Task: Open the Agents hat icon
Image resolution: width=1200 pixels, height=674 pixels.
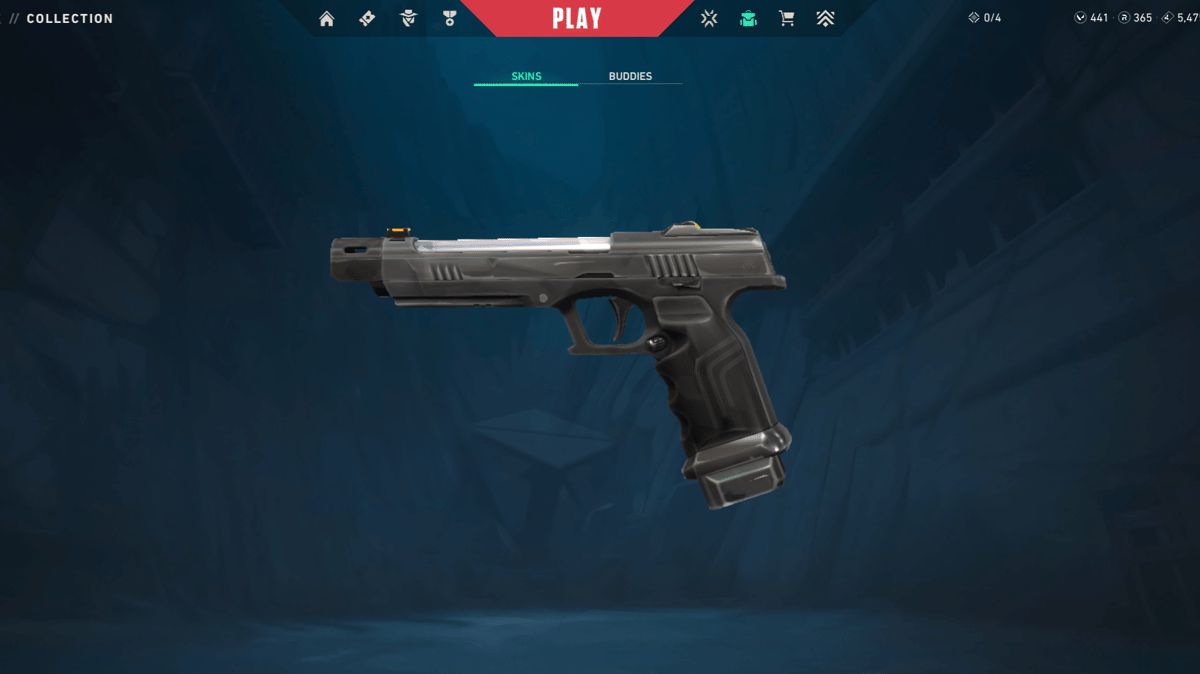Action: pos(408,18)
